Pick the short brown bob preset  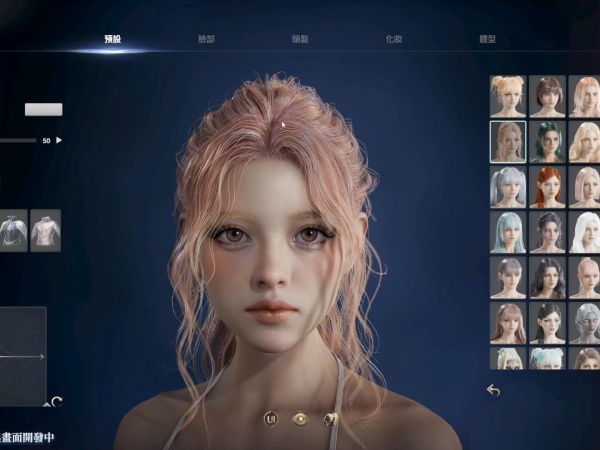pyautogui.click(x=547, y=96)
